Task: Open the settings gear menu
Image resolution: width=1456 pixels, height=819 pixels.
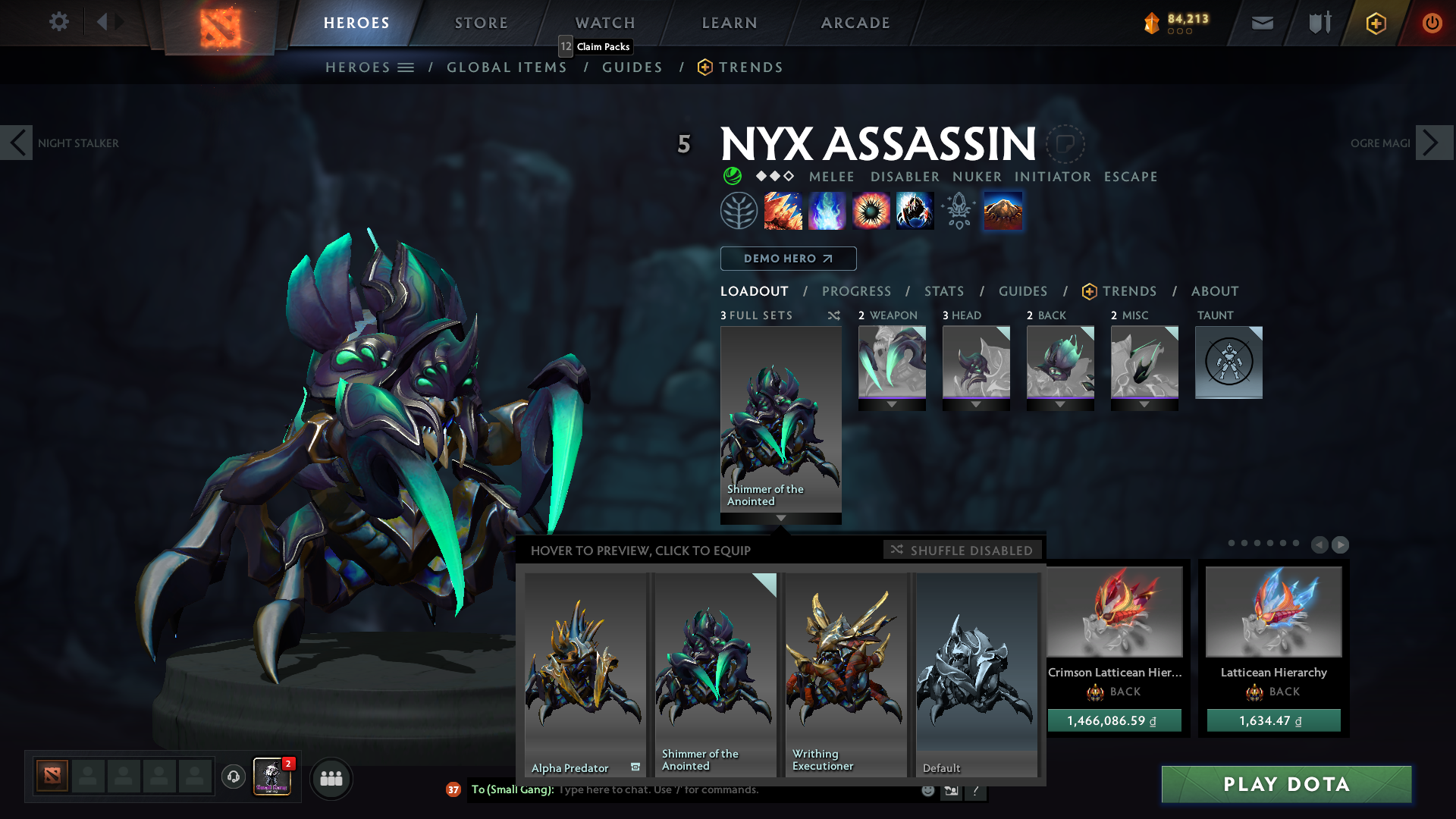Action: tap(58, 22)
